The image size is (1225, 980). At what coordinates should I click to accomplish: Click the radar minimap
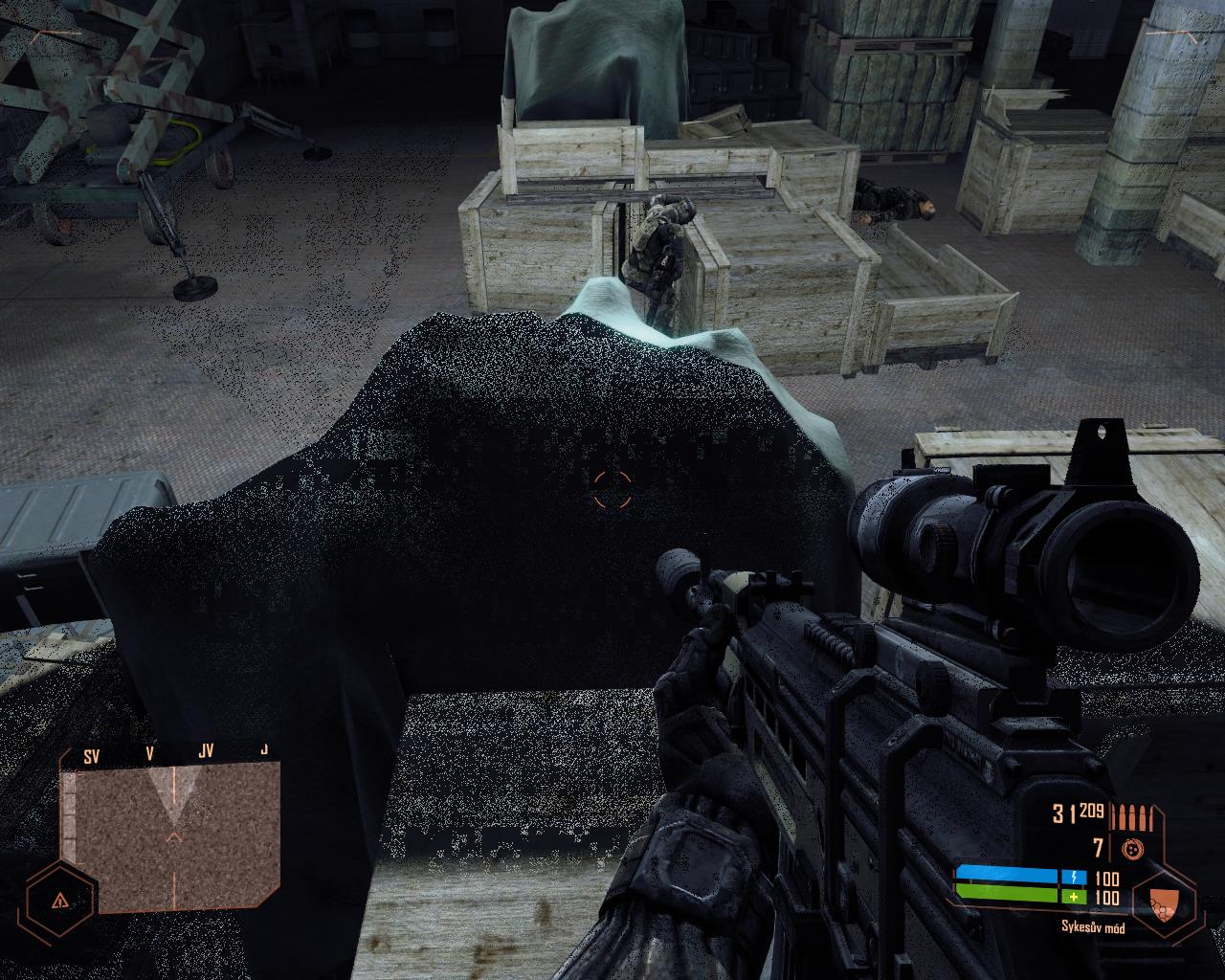click(176, 839)
